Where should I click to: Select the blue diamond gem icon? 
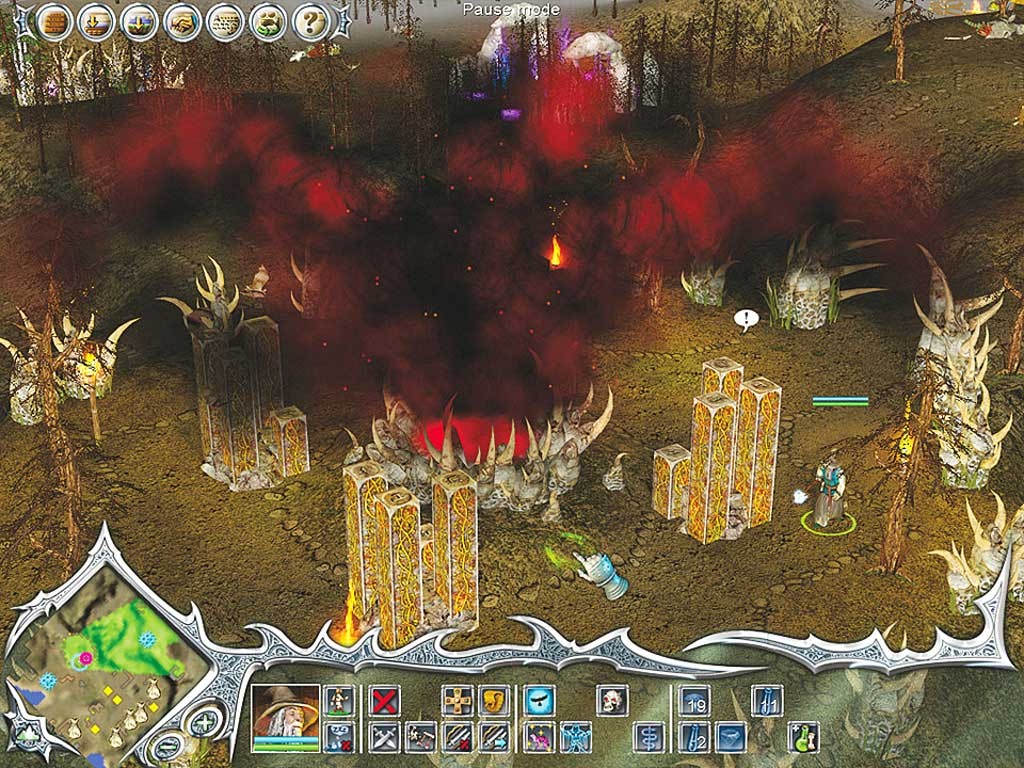tap(731, 737)
